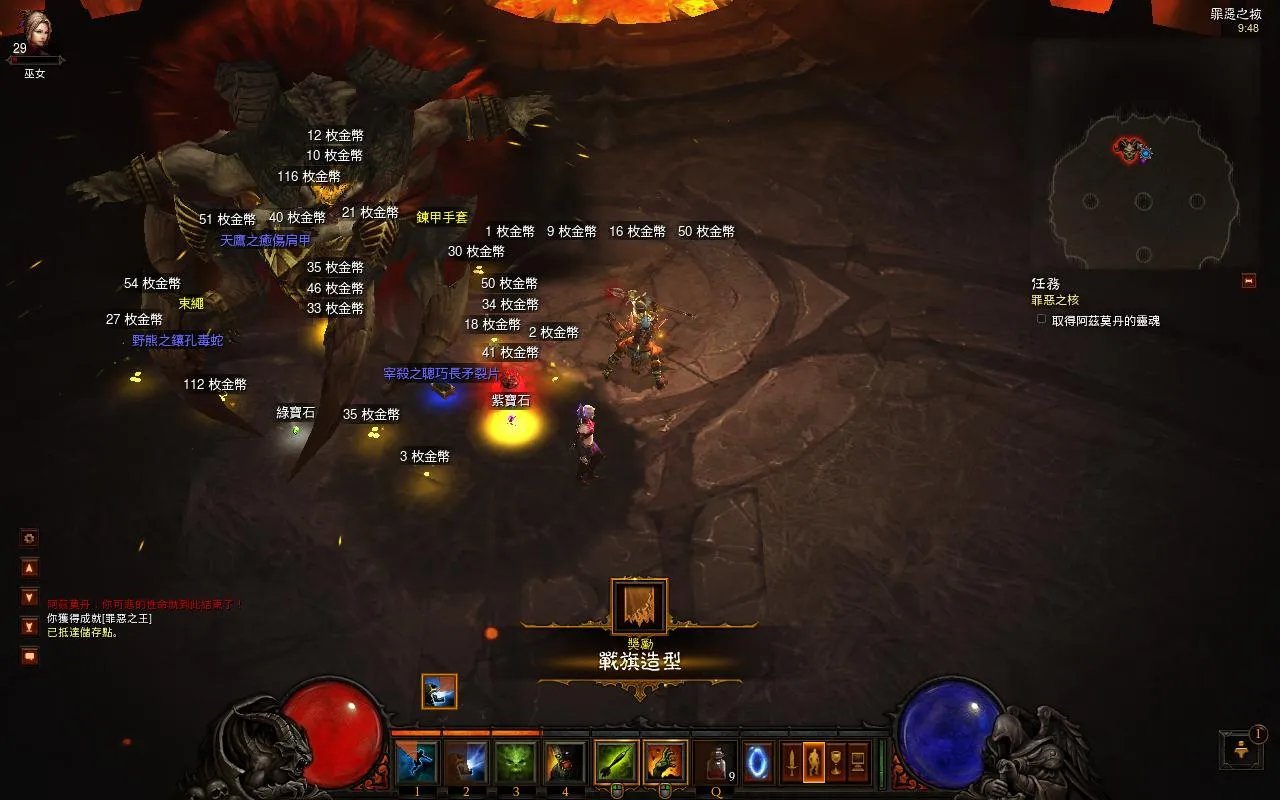Jump to chat bottom with the double-arrow button
The width and height of the screenshot is (1280, 800).
pyautogui.click(x=30, y=626)
